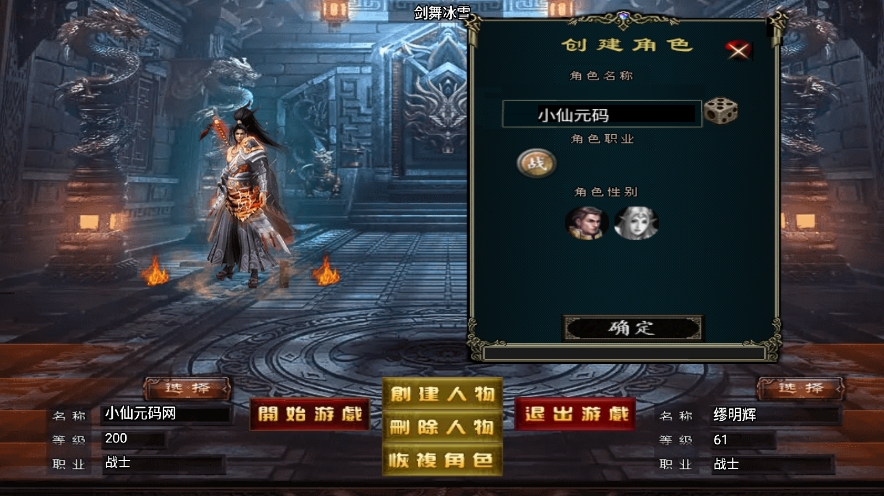Image resolution: width=884 pixels, height=496 pixels.
Task: Close the 创建角色 dialog with the red X
Action: click(739, 50)
